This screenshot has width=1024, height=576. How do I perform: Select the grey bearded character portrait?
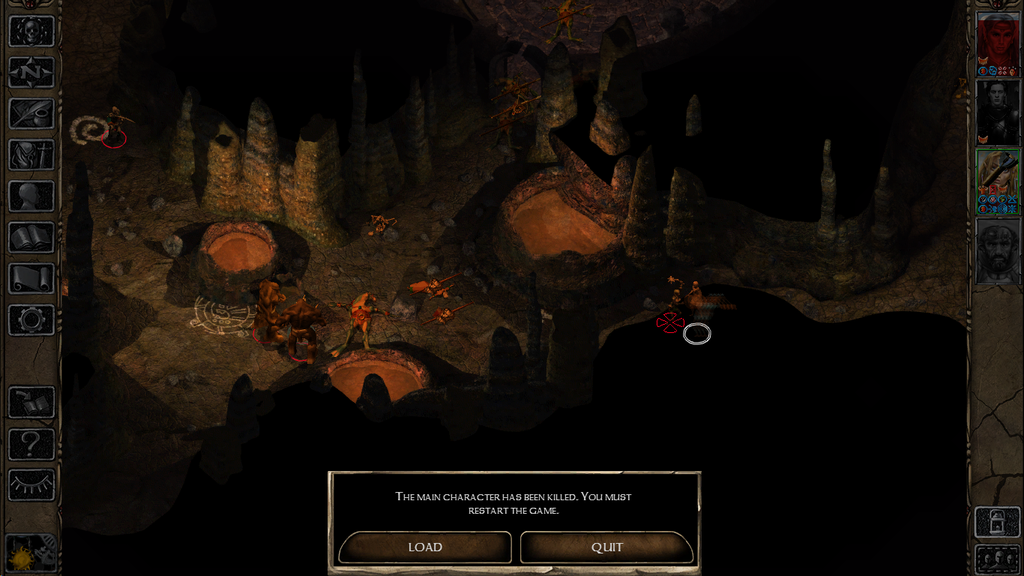pos(997,250)
